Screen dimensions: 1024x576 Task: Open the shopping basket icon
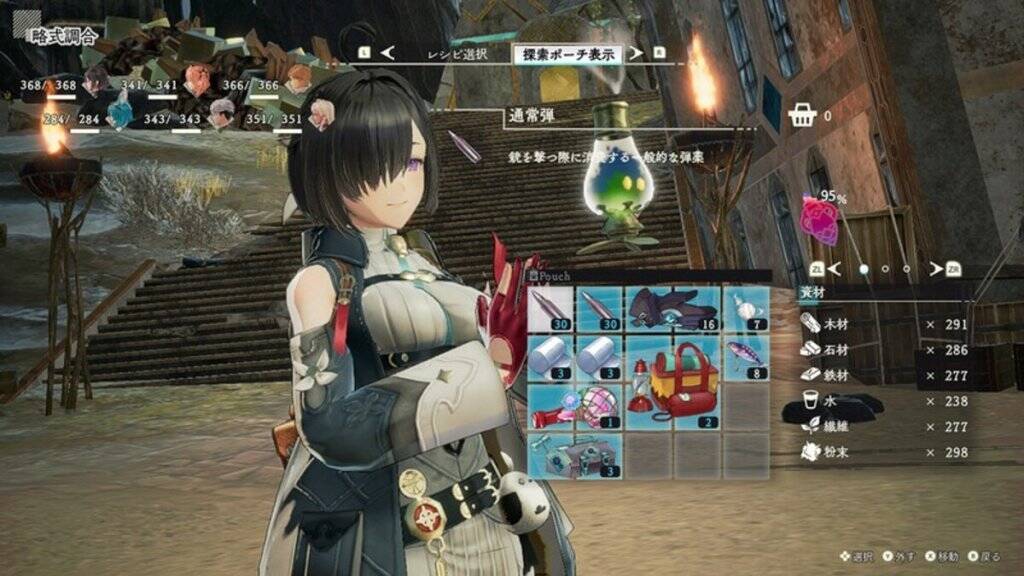coord(802,116)
